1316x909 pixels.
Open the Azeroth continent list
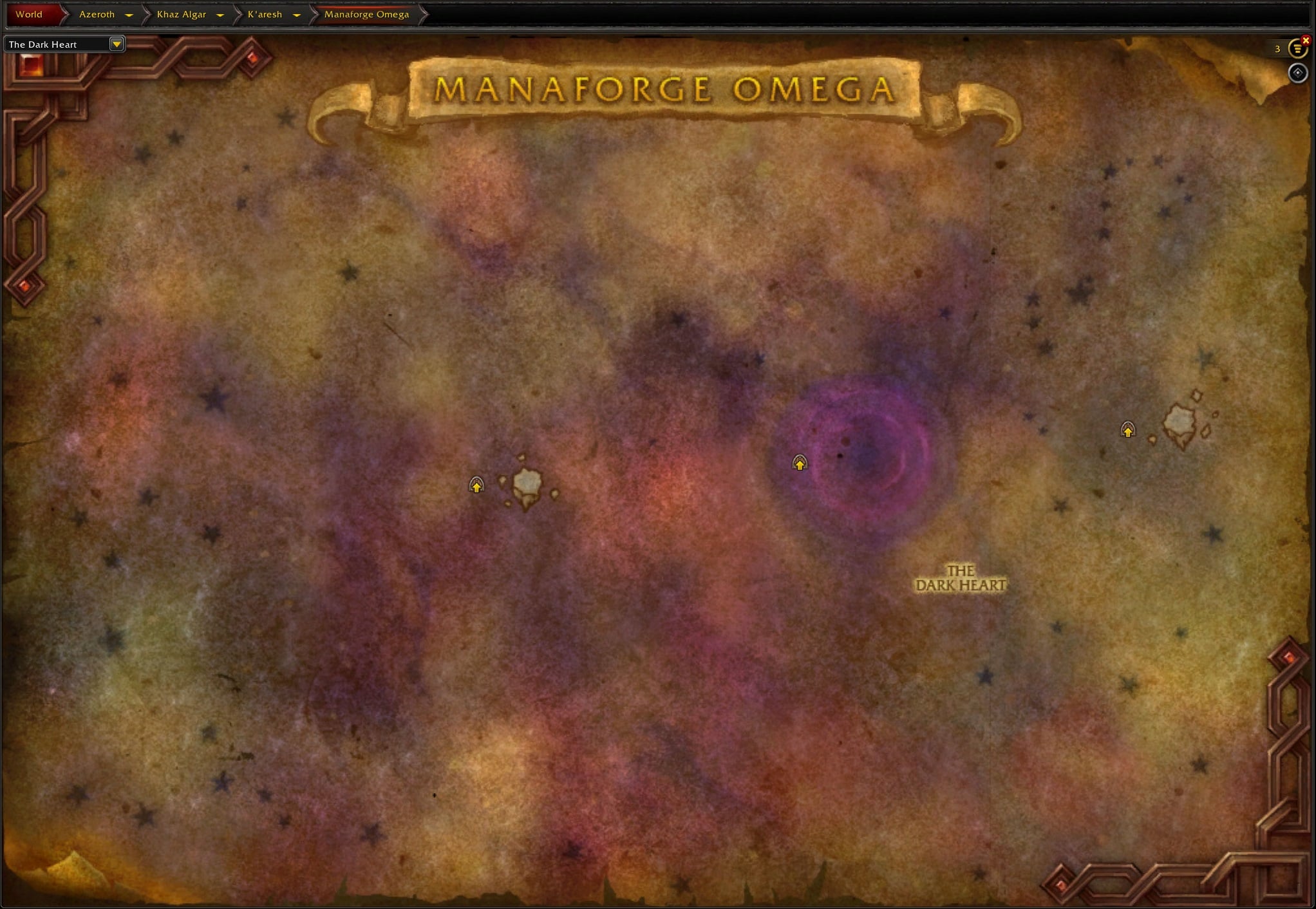[x=97, y=14]
